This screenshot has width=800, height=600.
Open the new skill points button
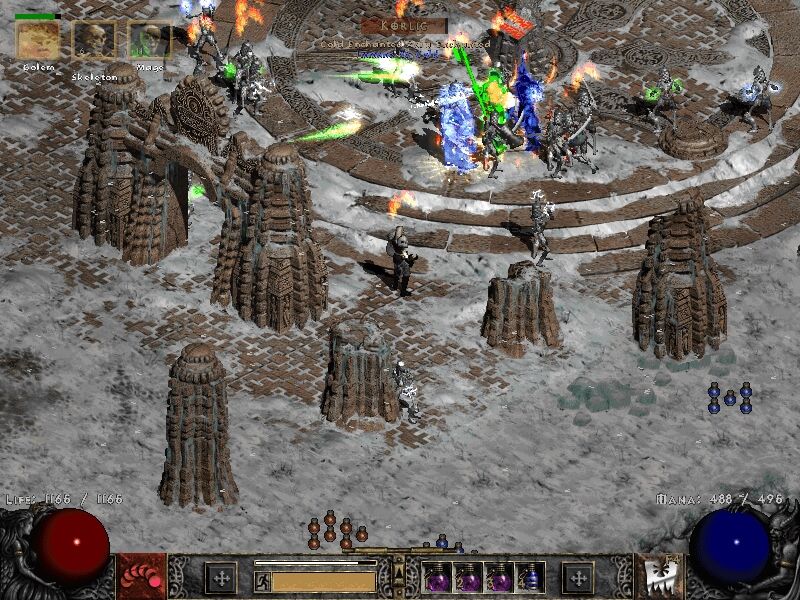[578, 577]
